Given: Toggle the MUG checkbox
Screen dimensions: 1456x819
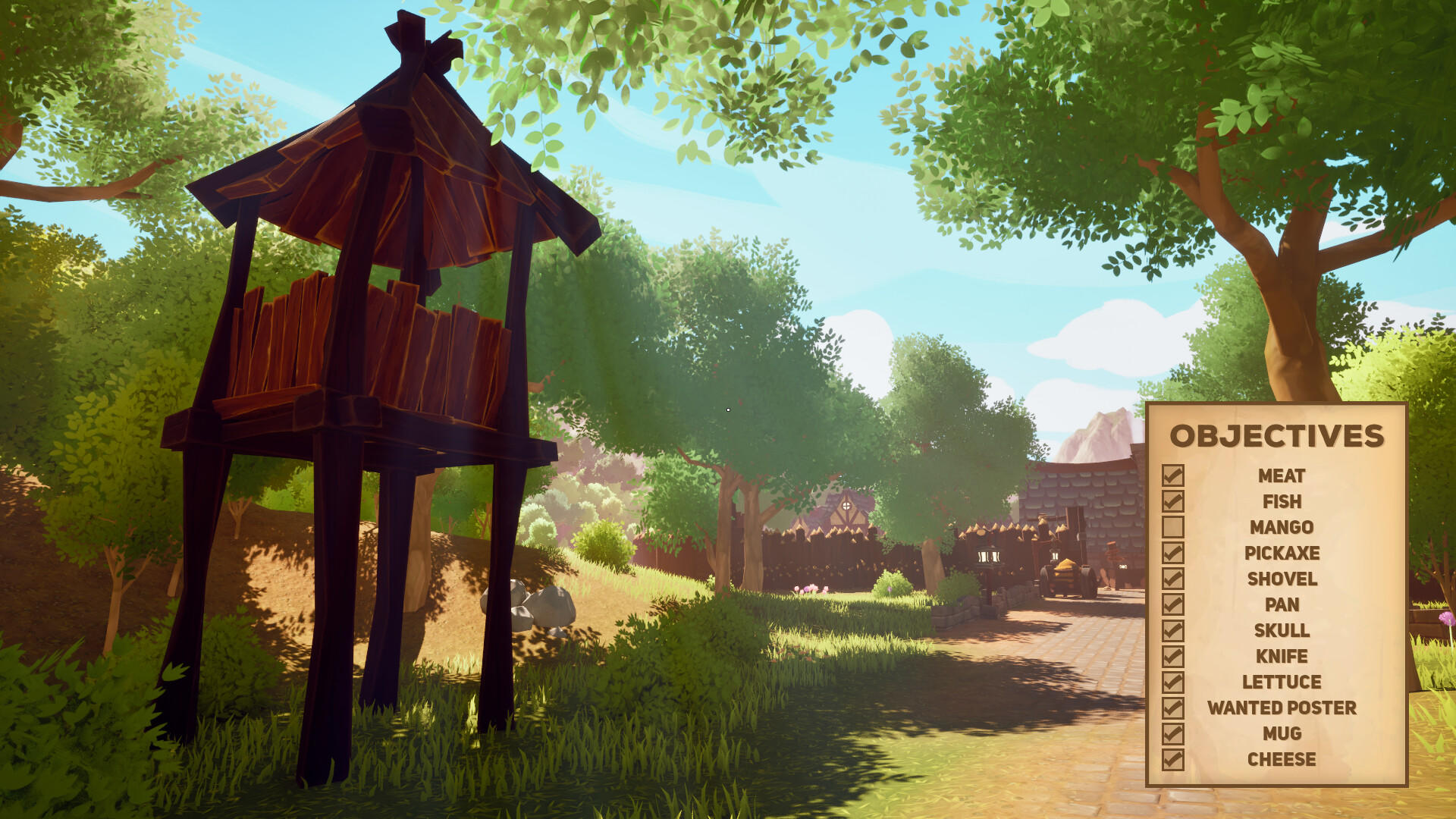Looking at the screenshot, I should click(1174, 733).
